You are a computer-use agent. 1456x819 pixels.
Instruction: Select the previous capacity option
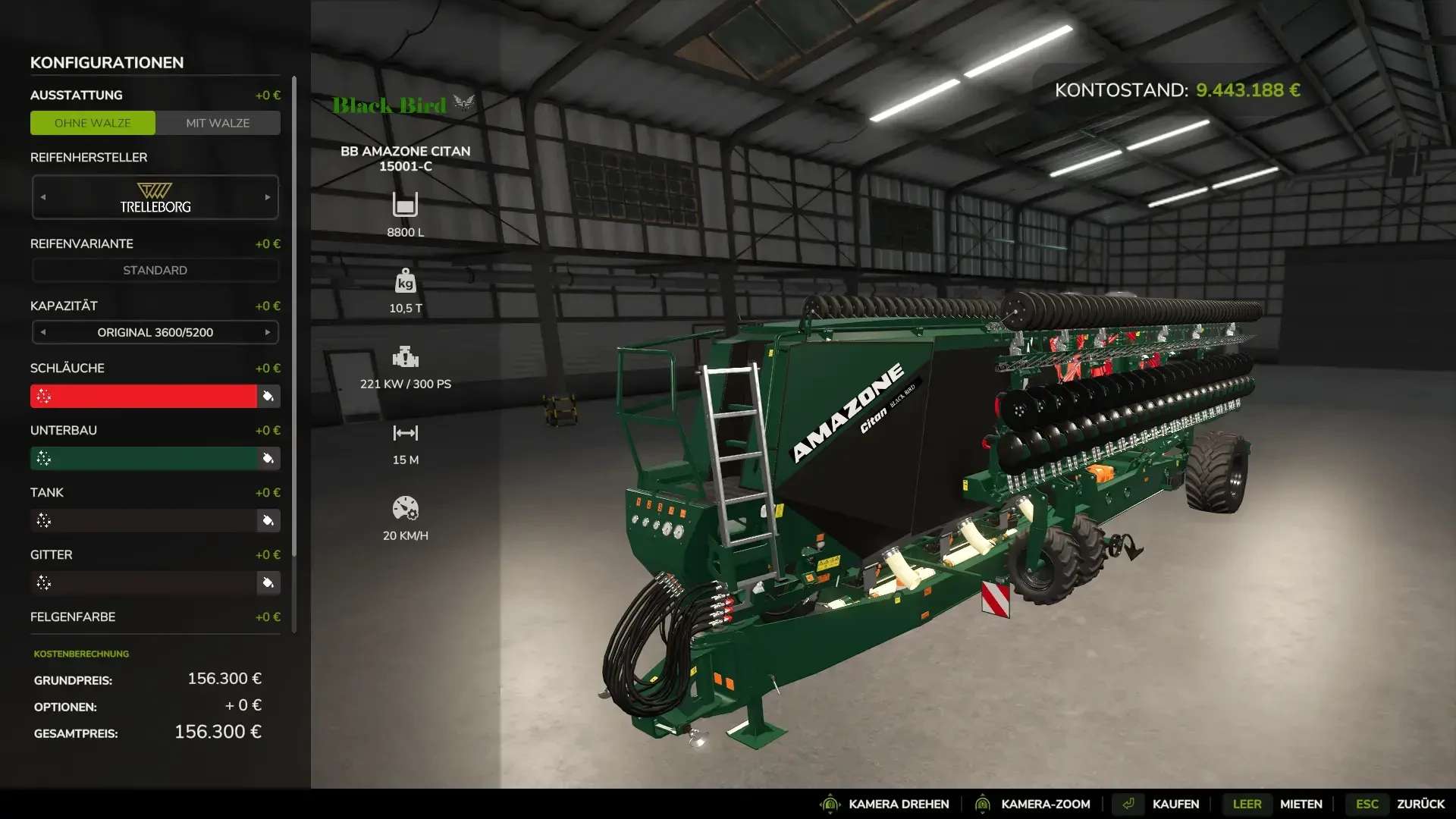[x=43, y=332]
